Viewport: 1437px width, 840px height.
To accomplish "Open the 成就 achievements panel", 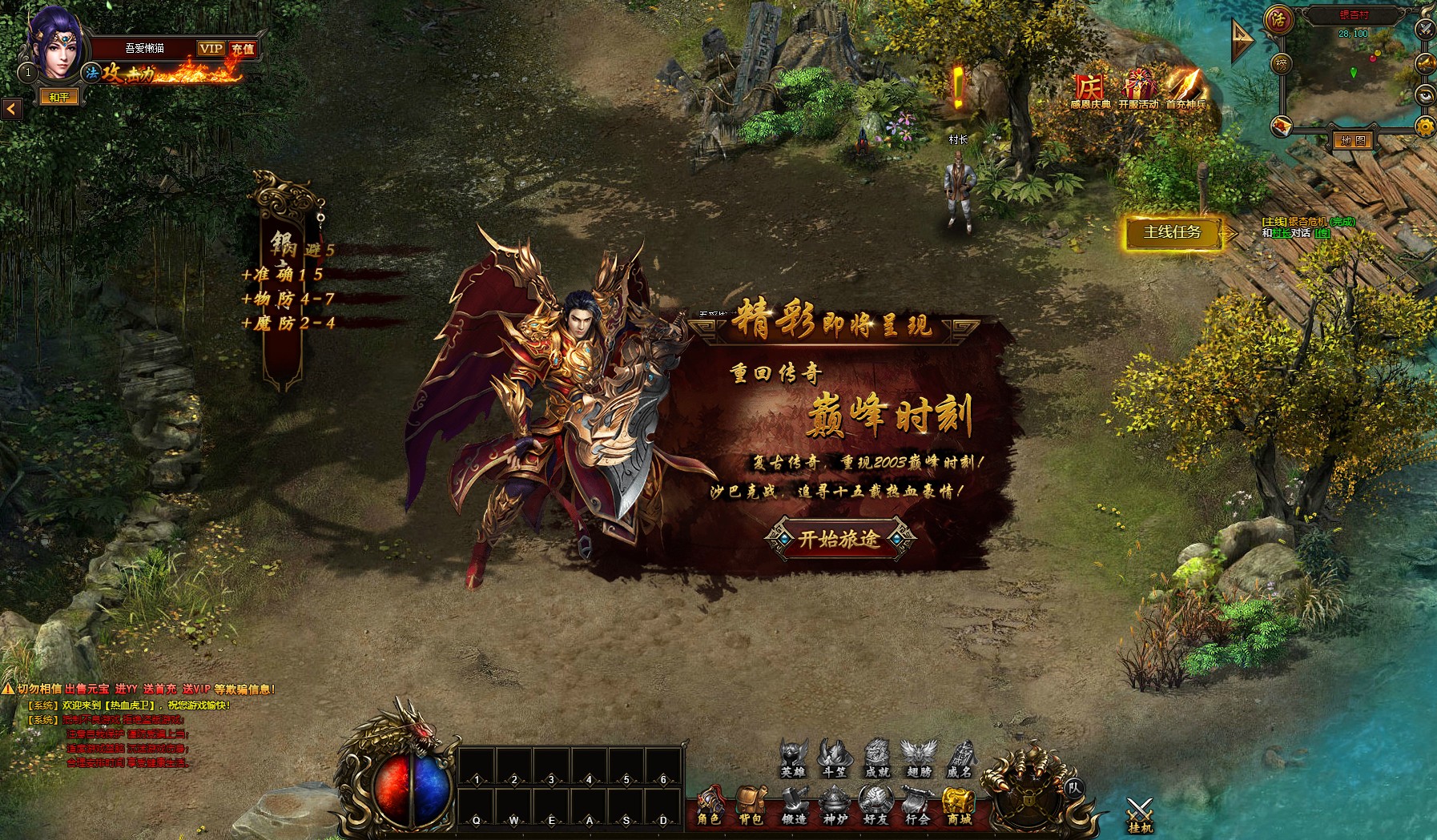I will 877,758.
